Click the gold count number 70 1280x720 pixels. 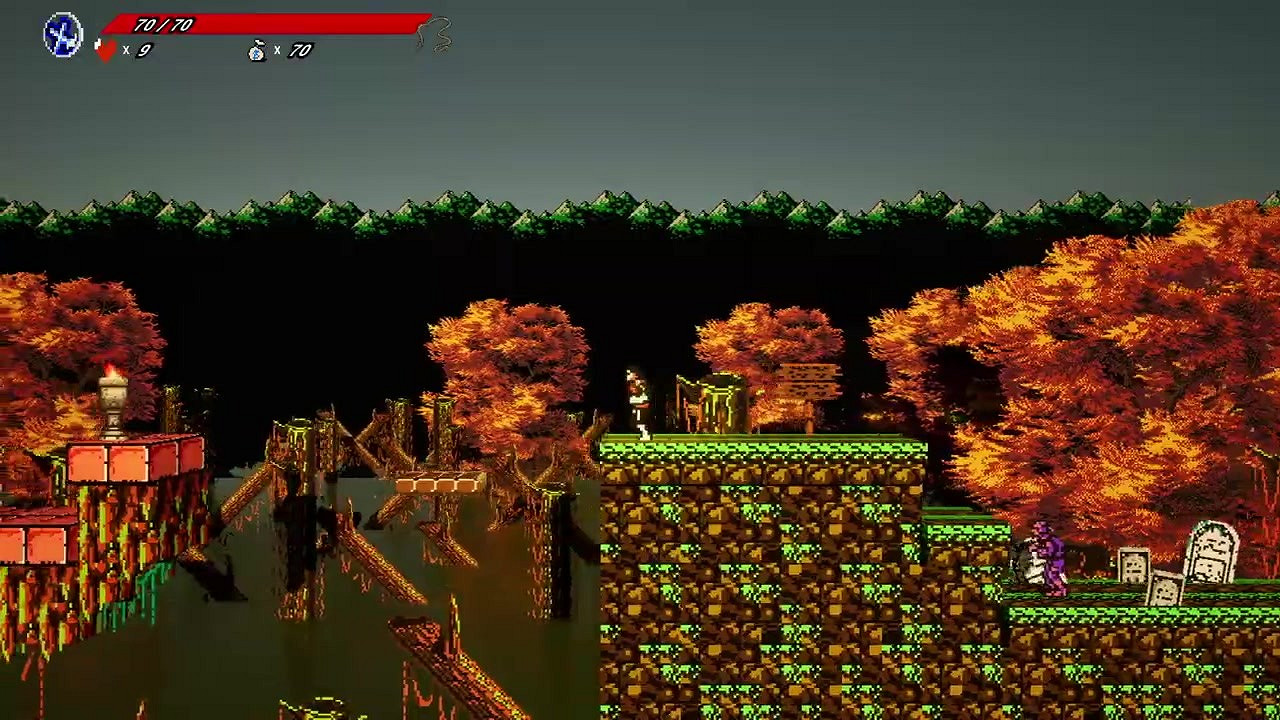click(299, 50)
